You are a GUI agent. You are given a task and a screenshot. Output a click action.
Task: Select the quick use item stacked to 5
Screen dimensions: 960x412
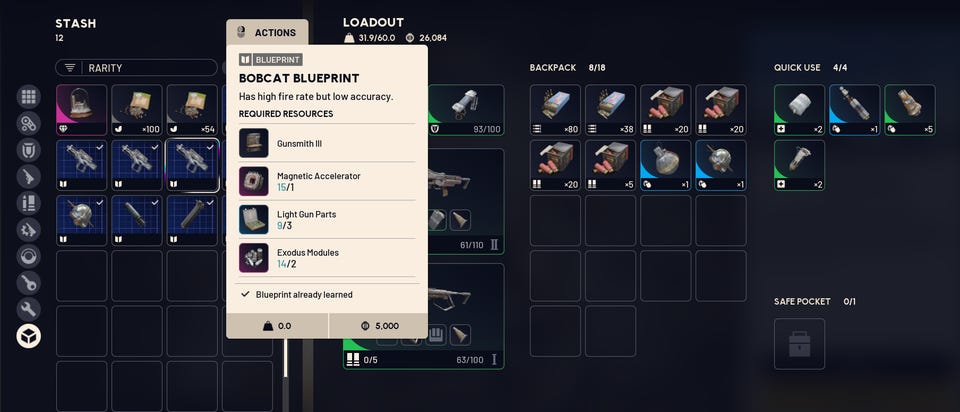[x=909, y=110]
